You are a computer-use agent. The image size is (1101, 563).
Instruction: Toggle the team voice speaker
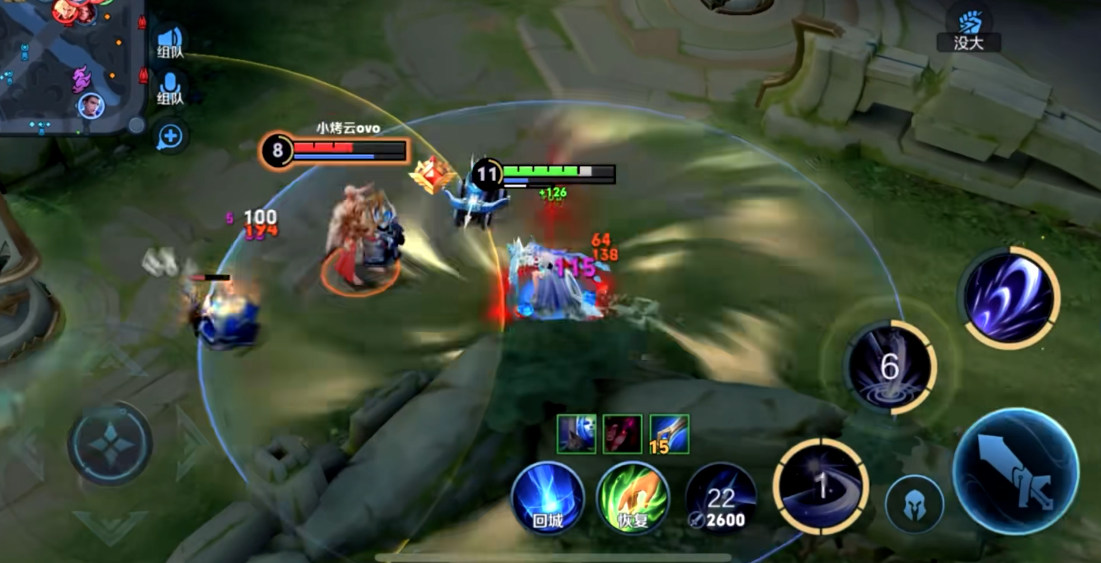[x=170, y=44]
